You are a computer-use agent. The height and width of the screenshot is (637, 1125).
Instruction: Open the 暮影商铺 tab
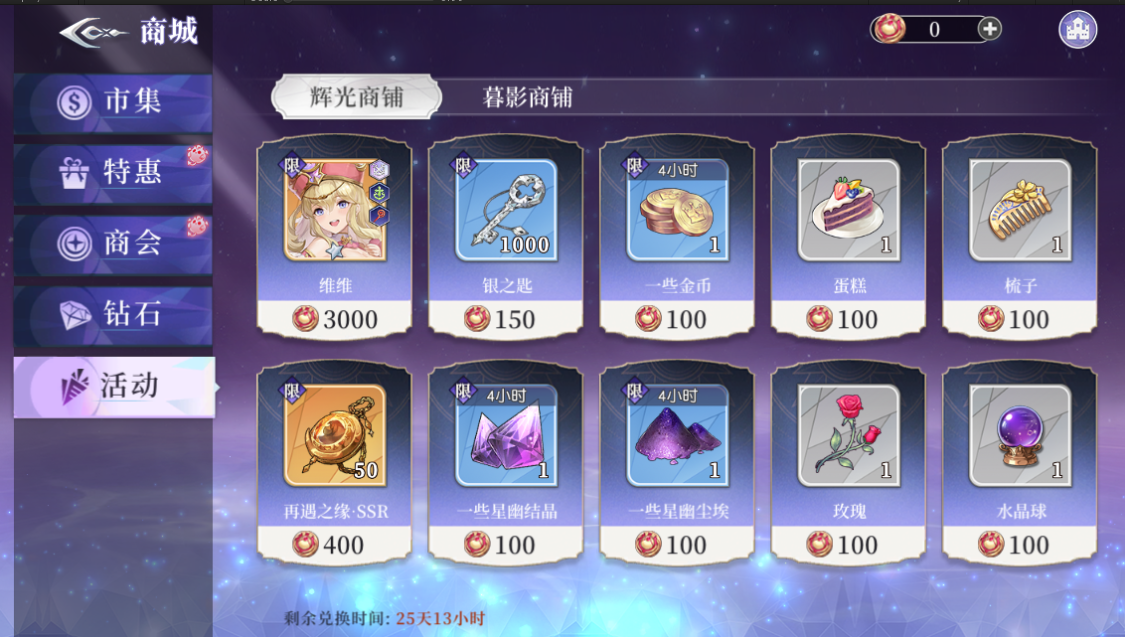coord(527,97)
